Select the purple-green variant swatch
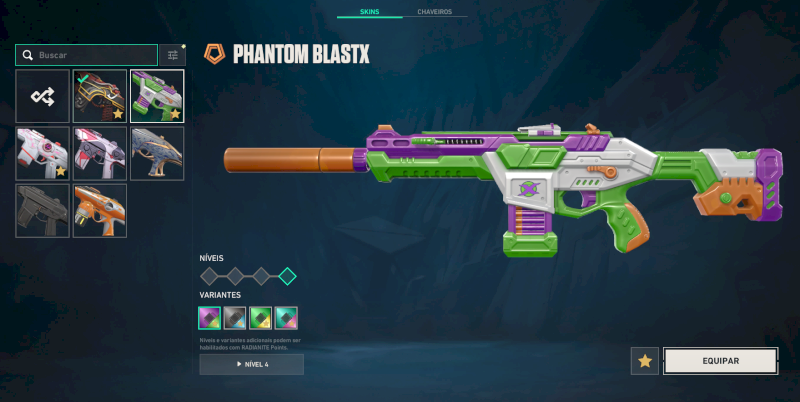The height and width of the screenshot is (402, 800). 210,318
